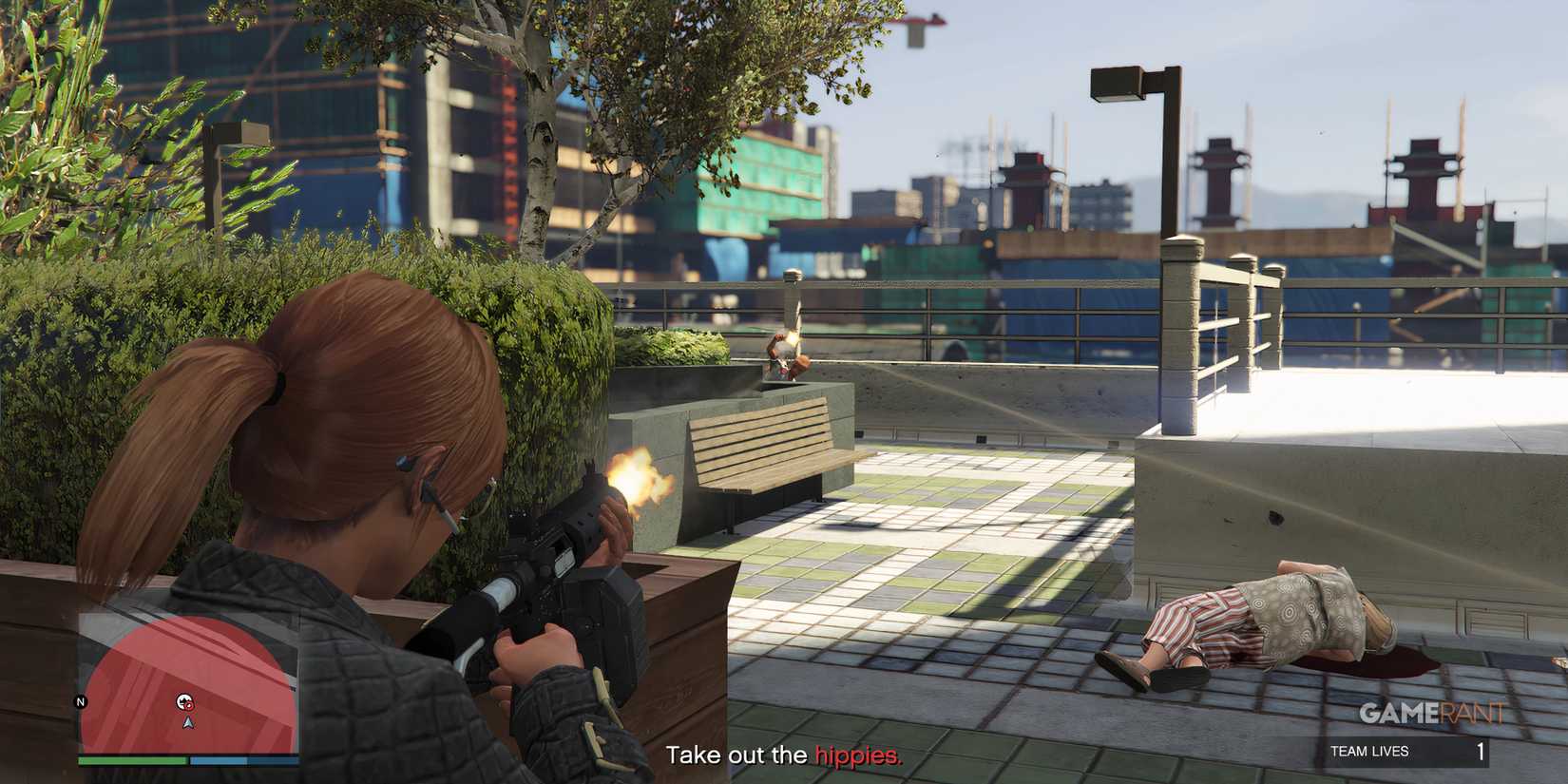Image resolution: width=1568 pixels, height=784 pixels.
Task: Click the player arrow blip on the minimap
Action: click(x=188, y=724)
